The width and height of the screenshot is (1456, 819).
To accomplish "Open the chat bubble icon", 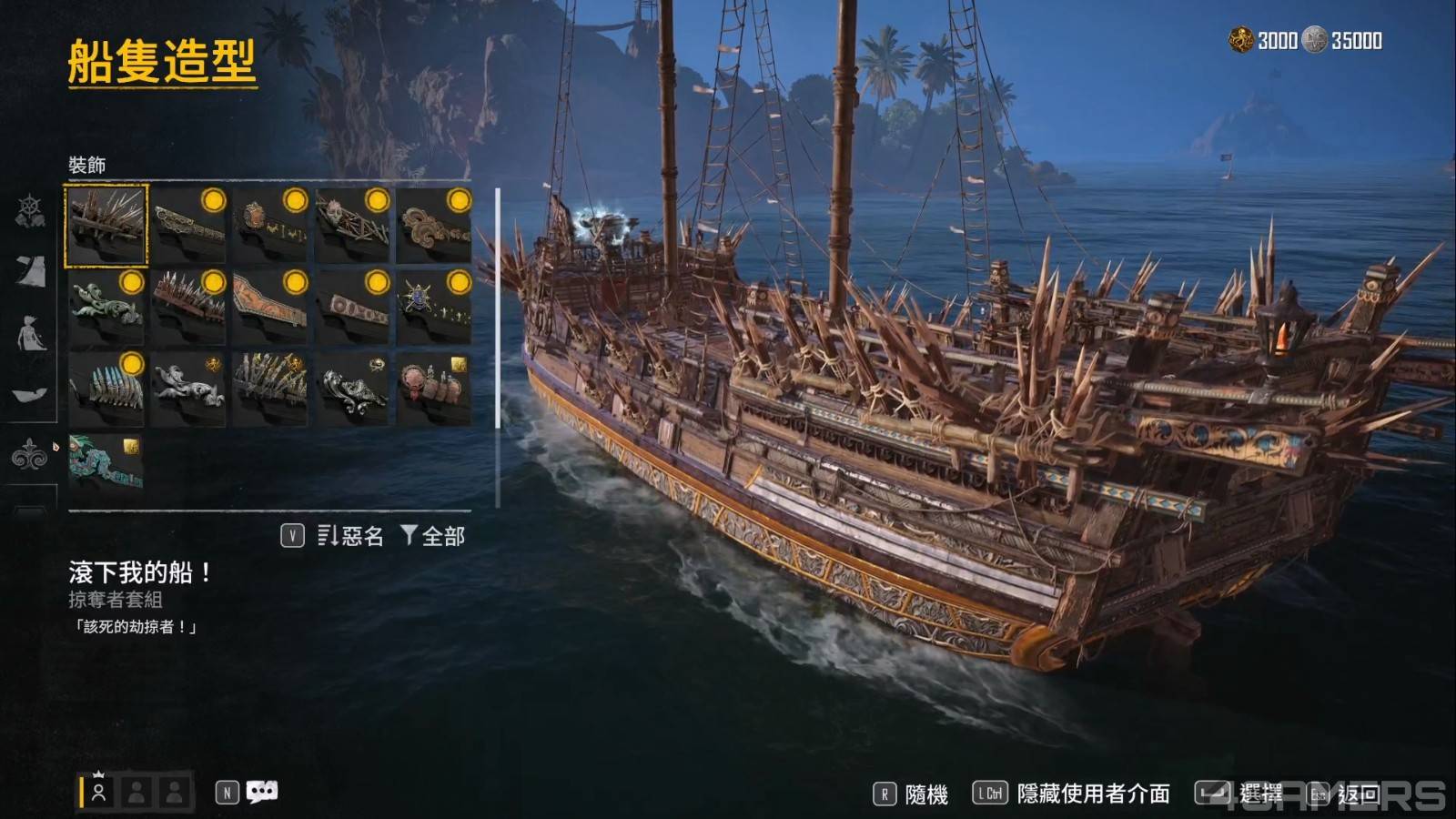I will [262, 793].
